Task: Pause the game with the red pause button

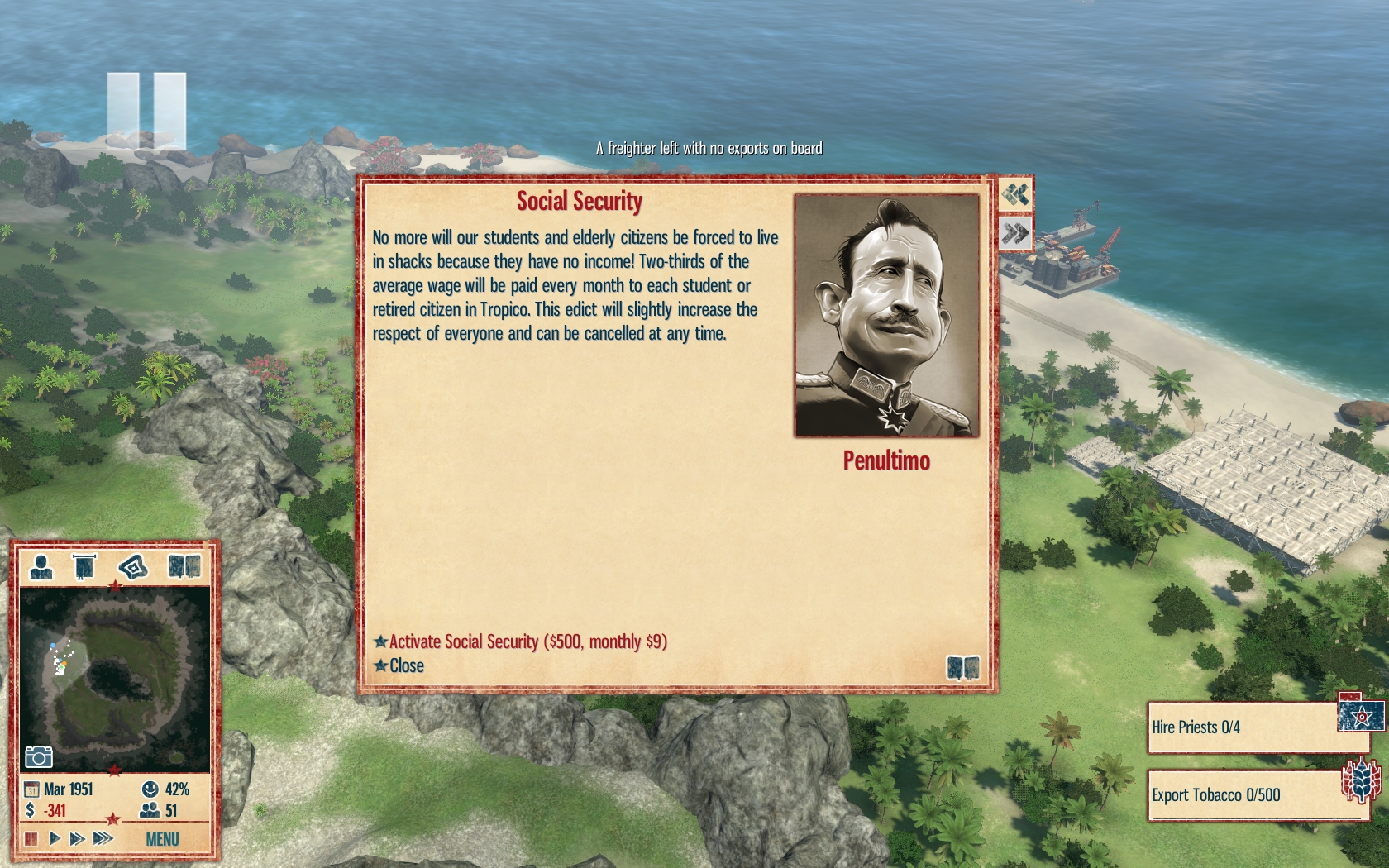Action: (31, 838)
